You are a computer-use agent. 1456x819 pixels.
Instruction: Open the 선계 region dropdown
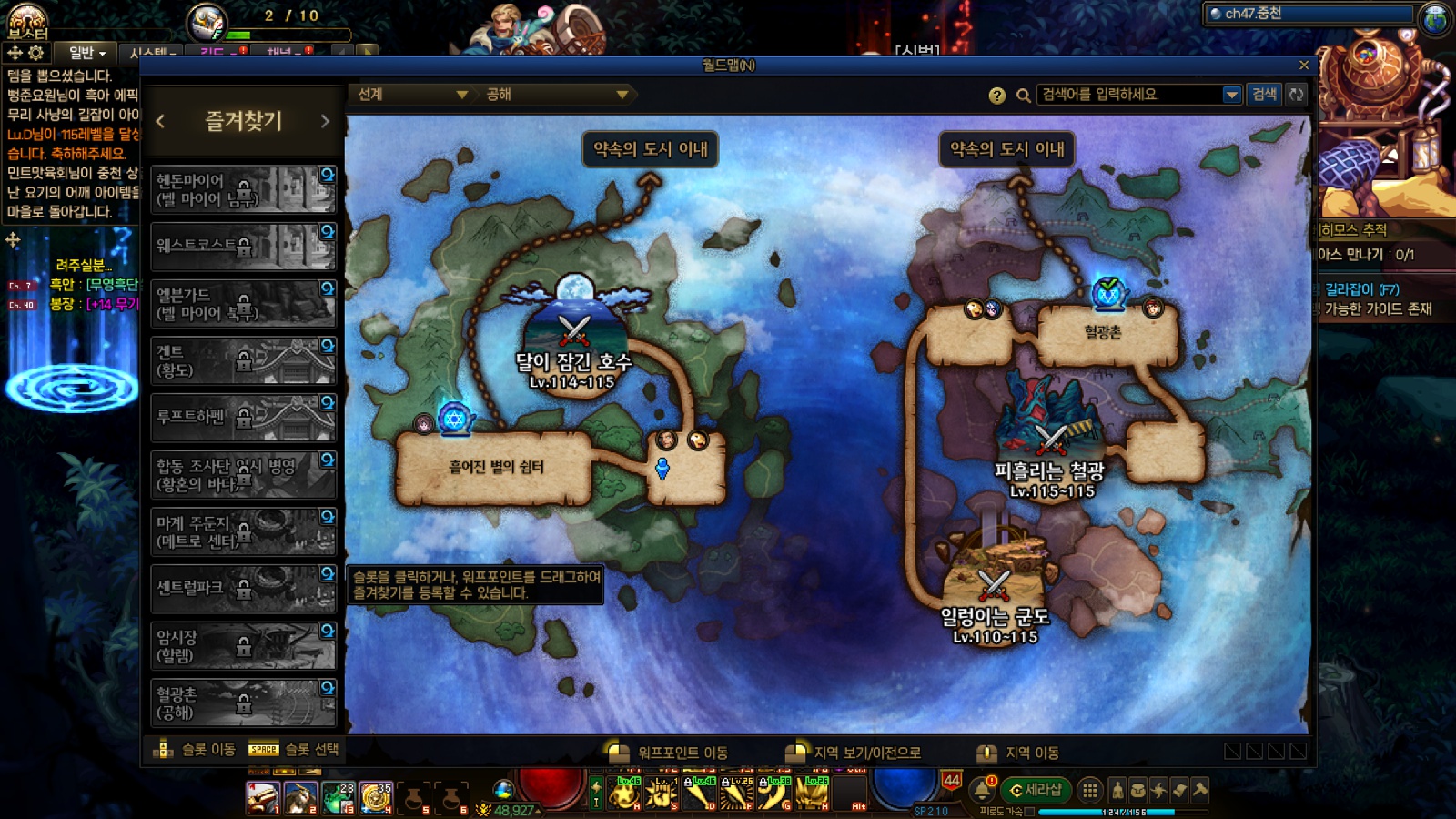coord(411,95)
